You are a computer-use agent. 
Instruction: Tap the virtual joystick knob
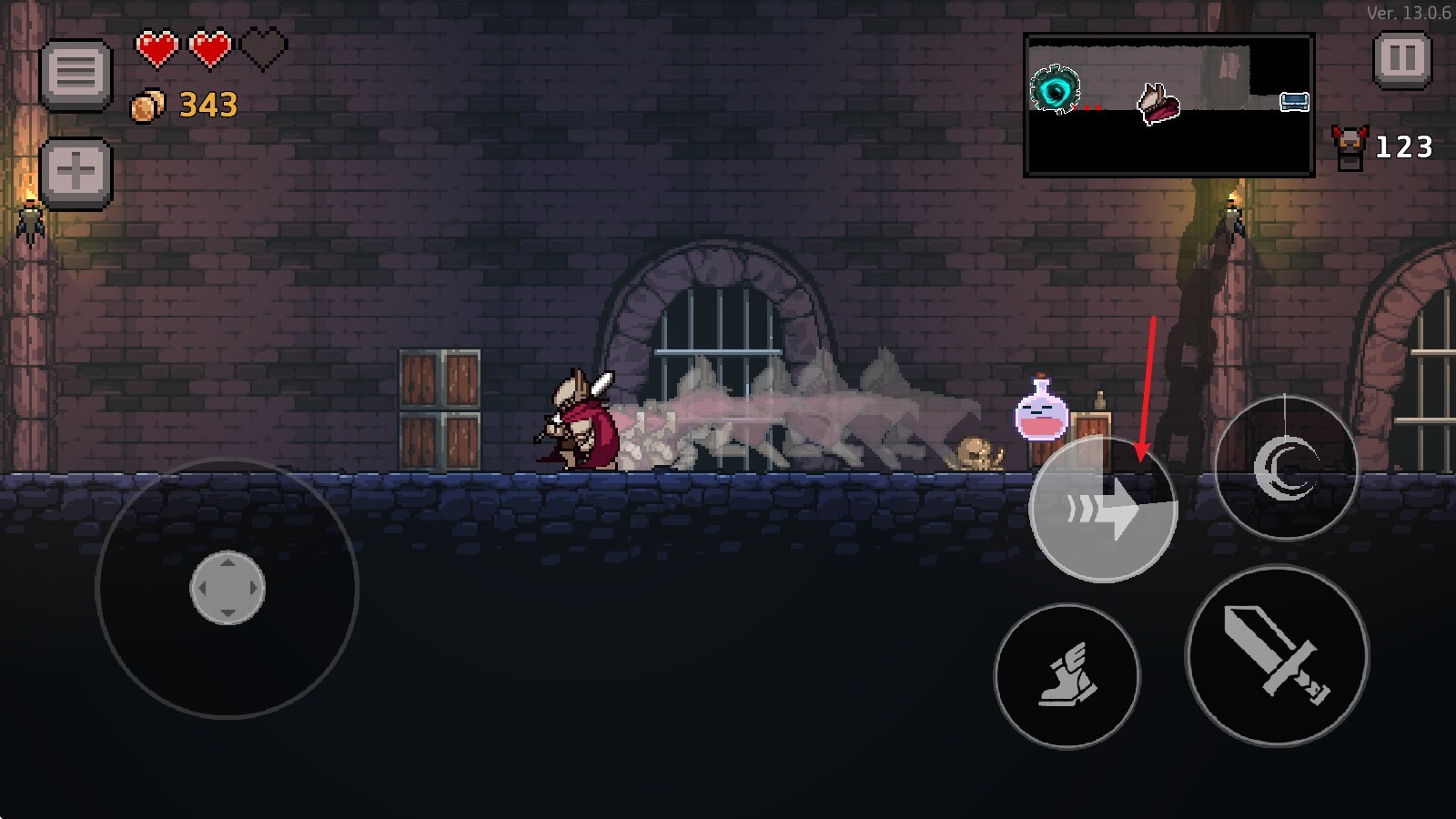(227, 588)
